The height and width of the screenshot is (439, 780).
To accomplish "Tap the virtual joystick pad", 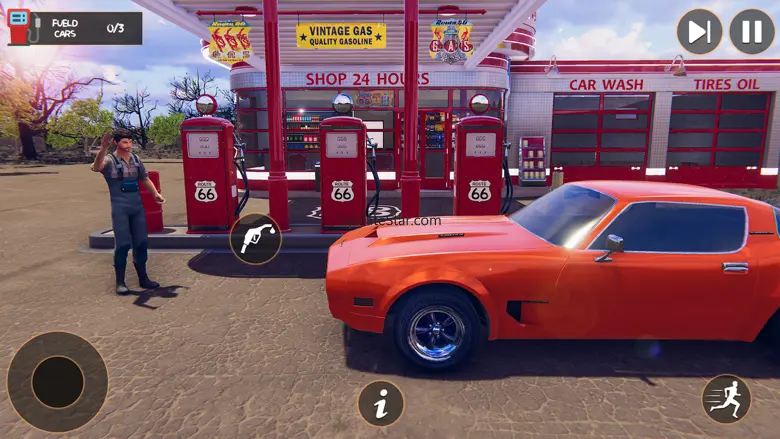I will pos(57,382).
